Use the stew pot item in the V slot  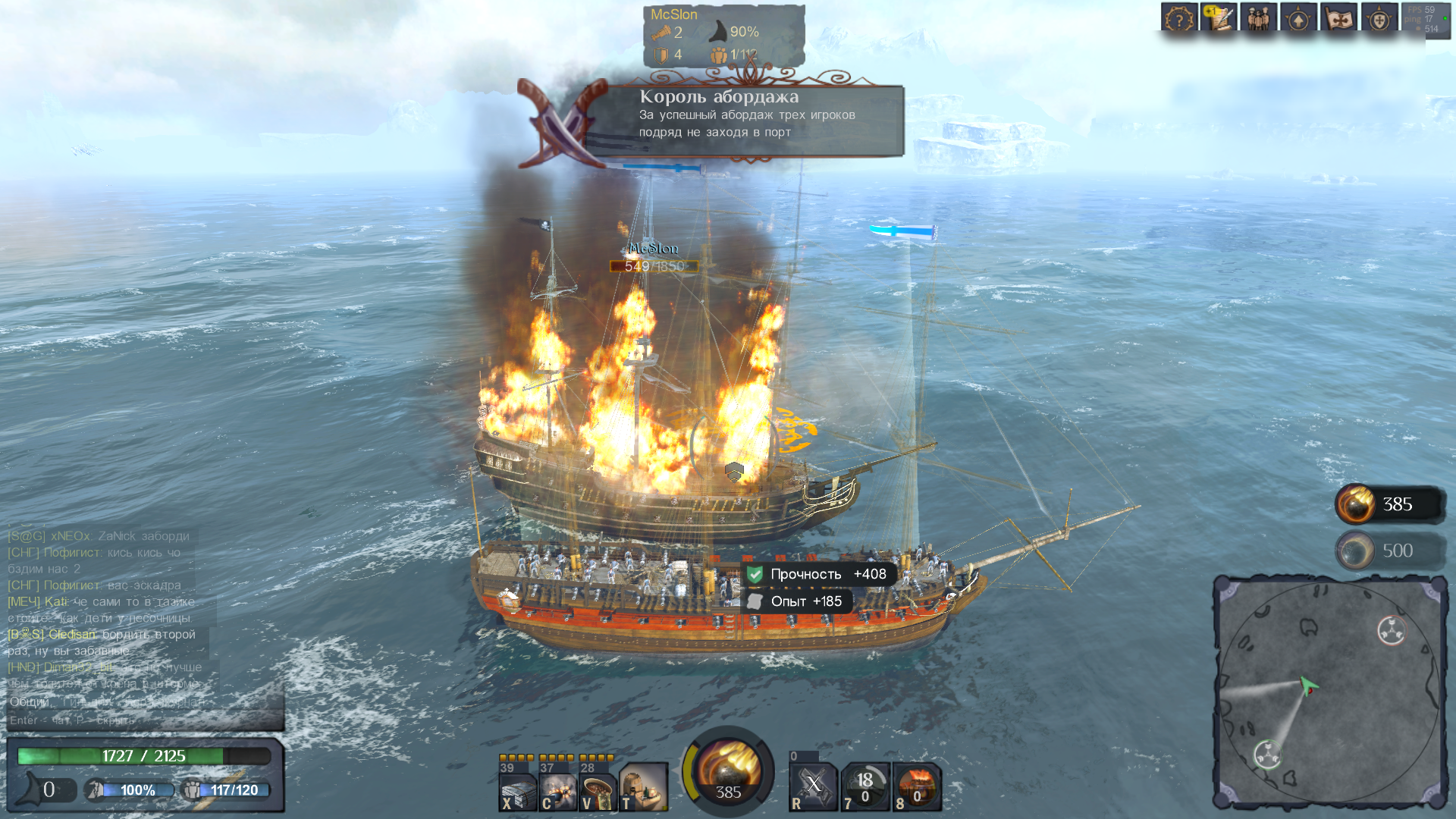[x=598, y=789]
